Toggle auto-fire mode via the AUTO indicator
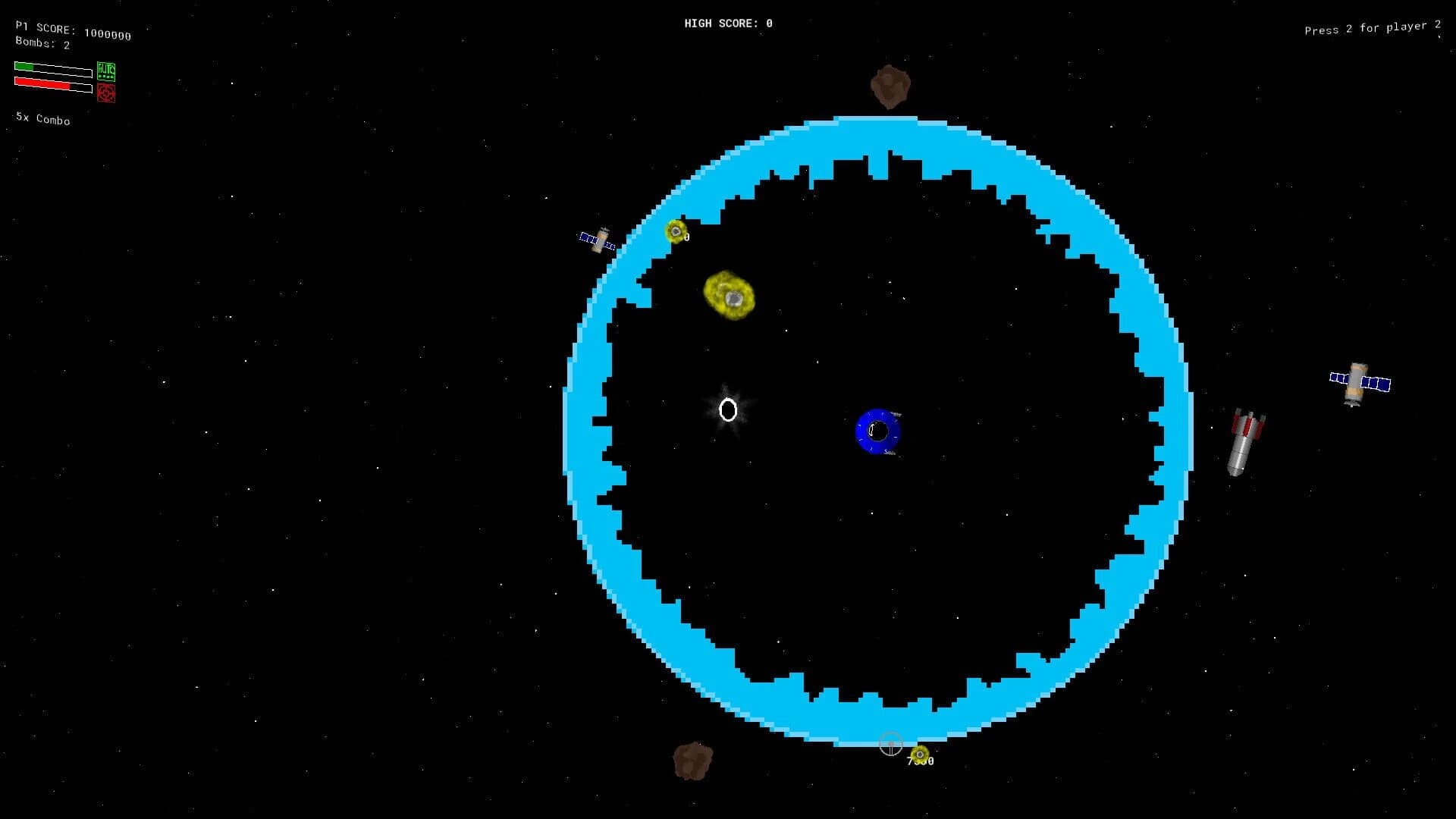The width and height of the screenshot is (1456, 819). point(106,71)
